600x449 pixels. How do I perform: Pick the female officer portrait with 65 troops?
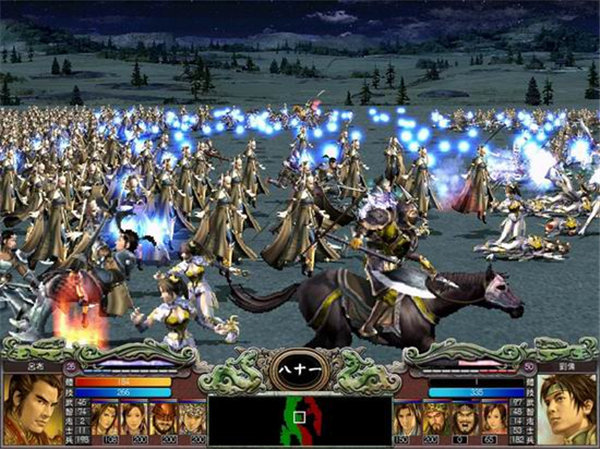[x=492, y=417]
